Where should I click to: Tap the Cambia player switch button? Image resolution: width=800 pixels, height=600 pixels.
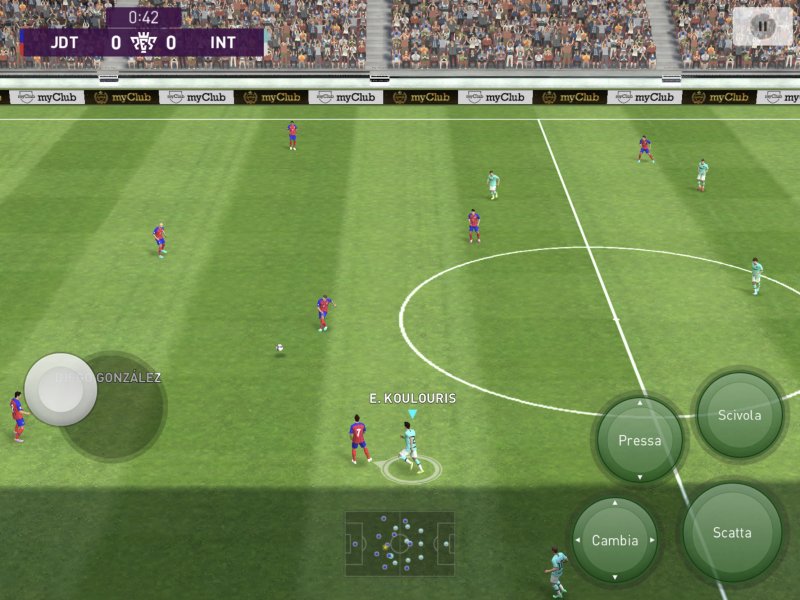pyautogui.click(x=614, y=540)
